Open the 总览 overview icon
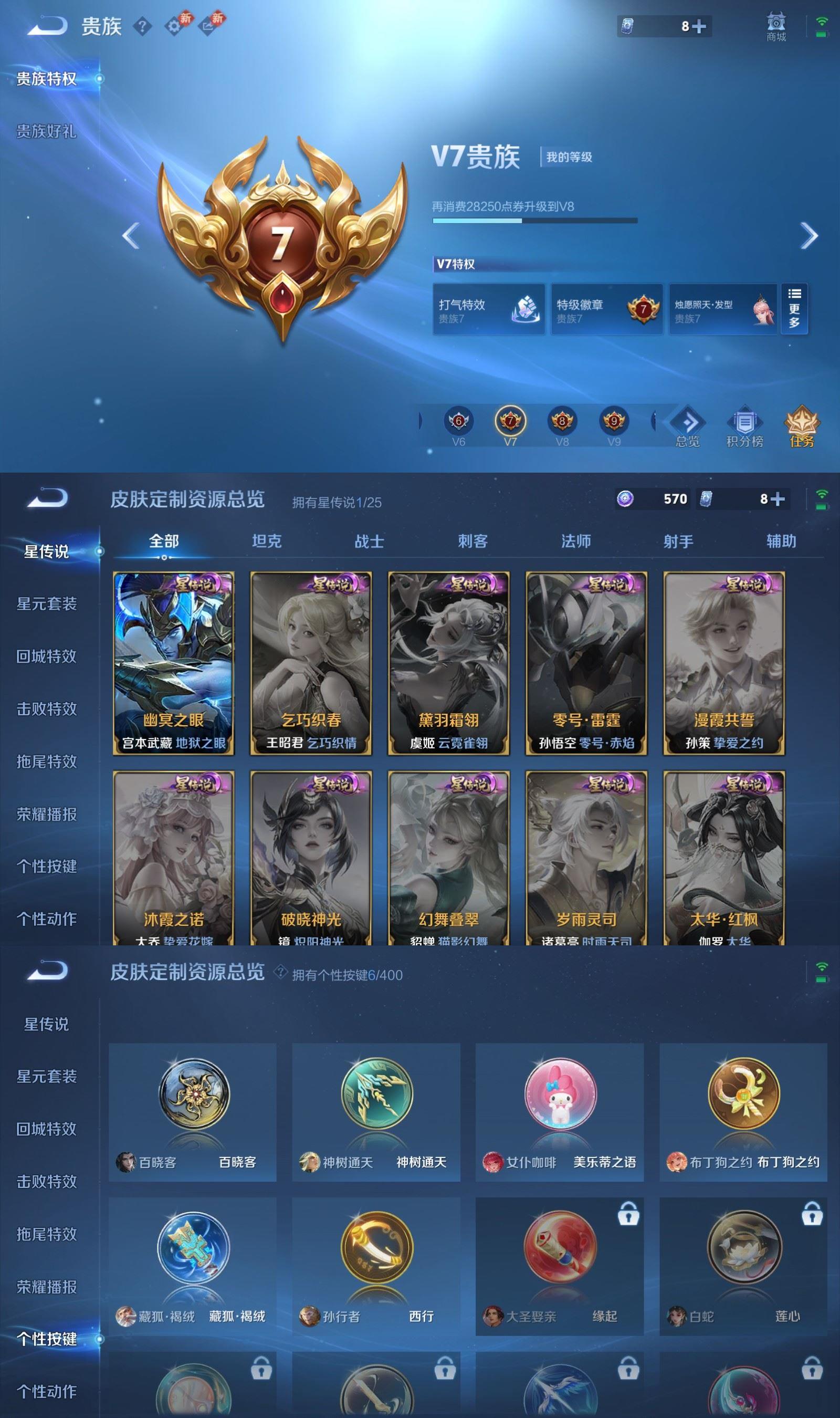This screenshot has height=1418, width=840. [x=687, y=426]
